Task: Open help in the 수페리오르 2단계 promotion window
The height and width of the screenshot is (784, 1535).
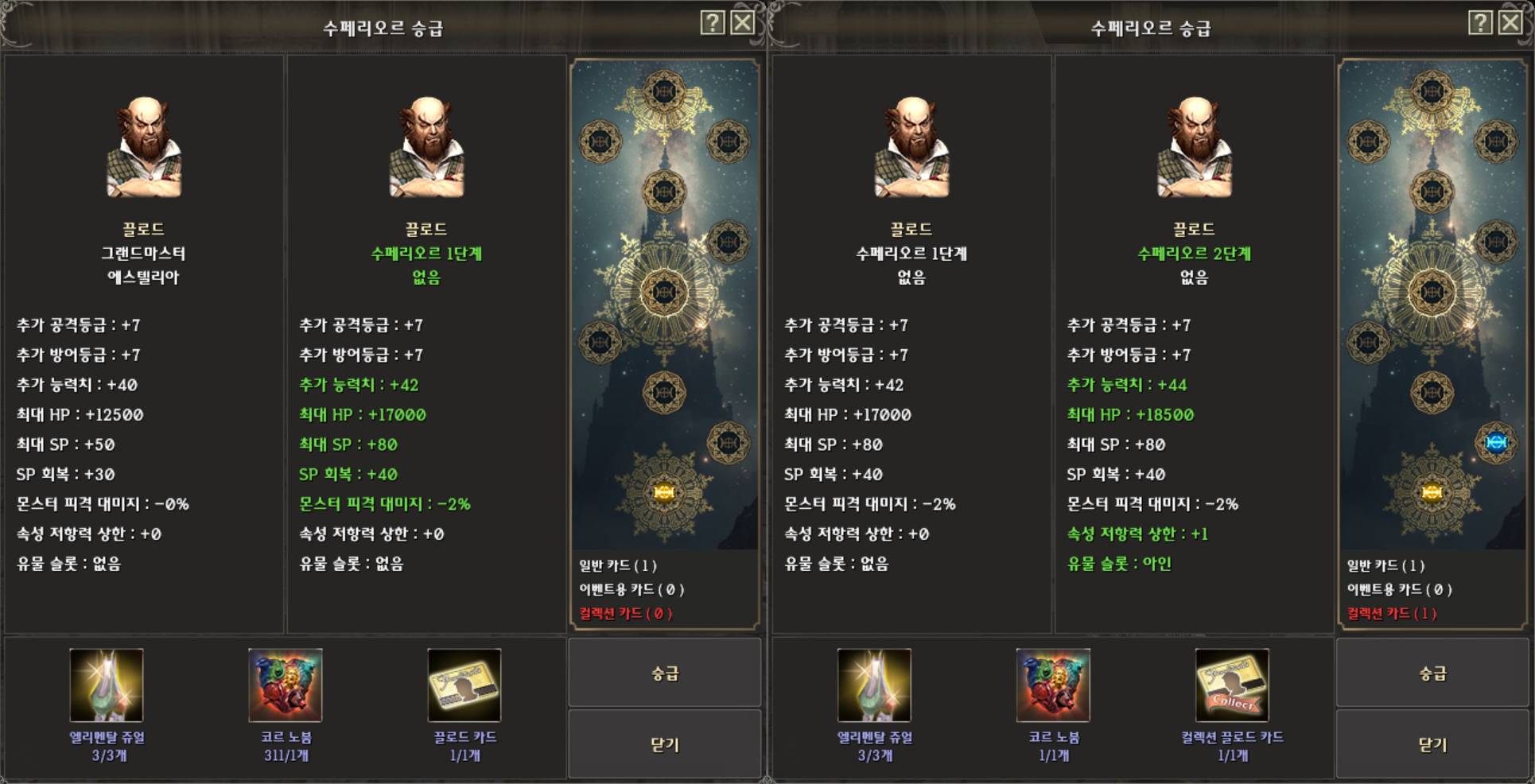Action: click(x=1480, y=22)
